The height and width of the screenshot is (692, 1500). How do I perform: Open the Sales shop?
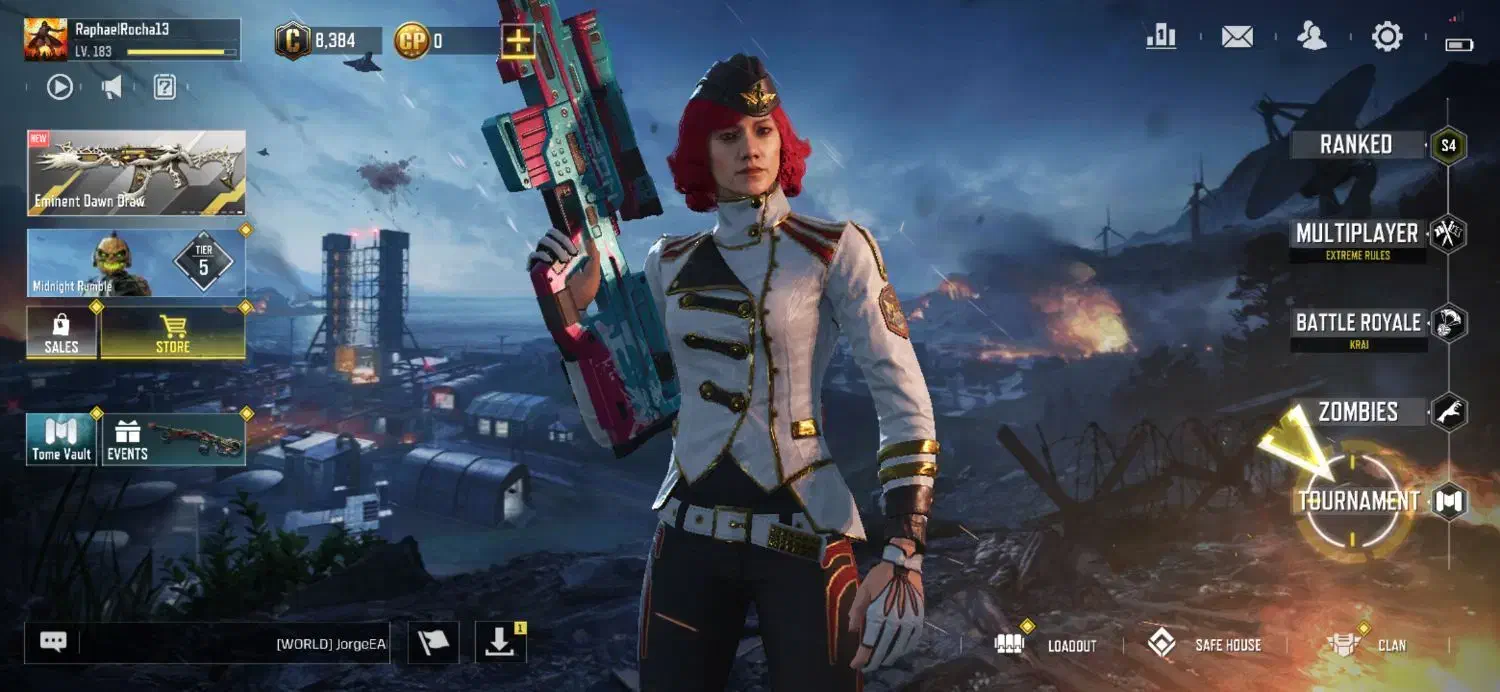[62, 333]
